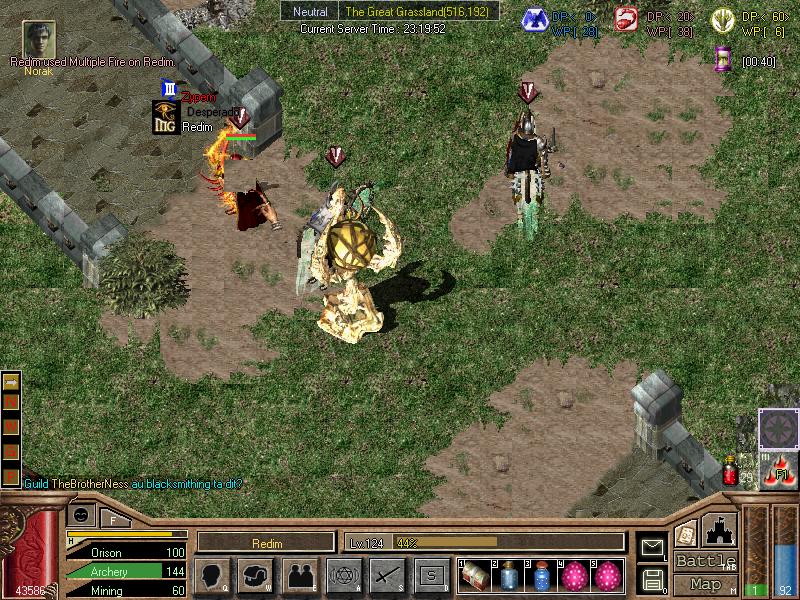Open the inventory bag button

256,575
